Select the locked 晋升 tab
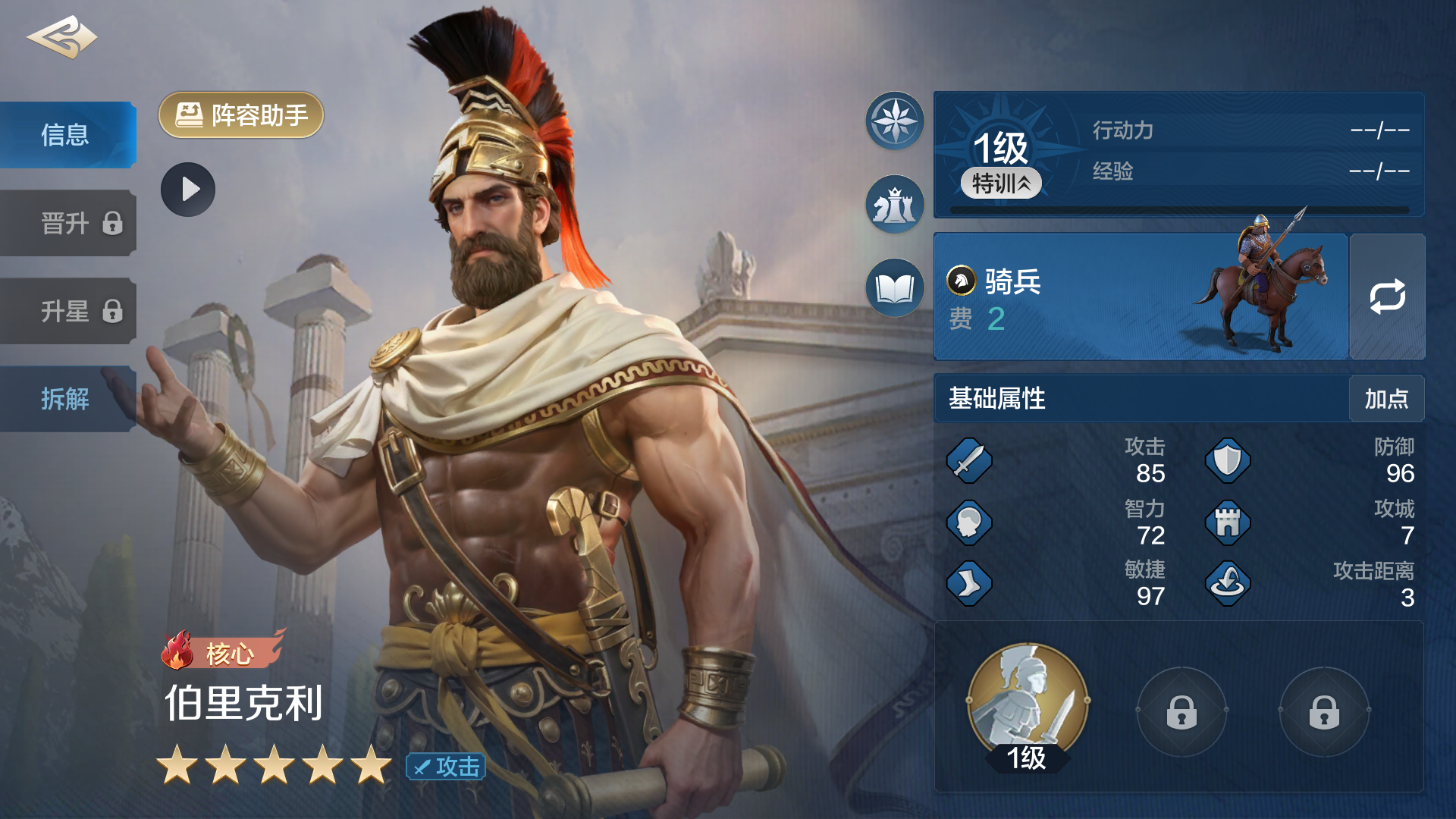The width and height of the screenshot is (1456, 819). (x=67, y=223)
